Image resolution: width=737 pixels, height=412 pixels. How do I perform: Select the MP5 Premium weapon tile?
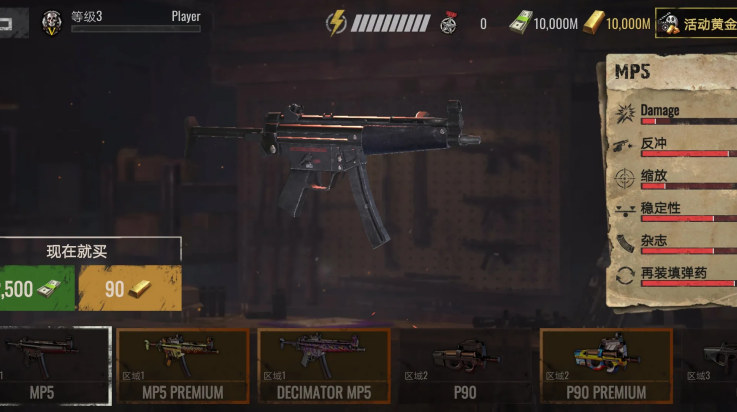pos(183,366)
